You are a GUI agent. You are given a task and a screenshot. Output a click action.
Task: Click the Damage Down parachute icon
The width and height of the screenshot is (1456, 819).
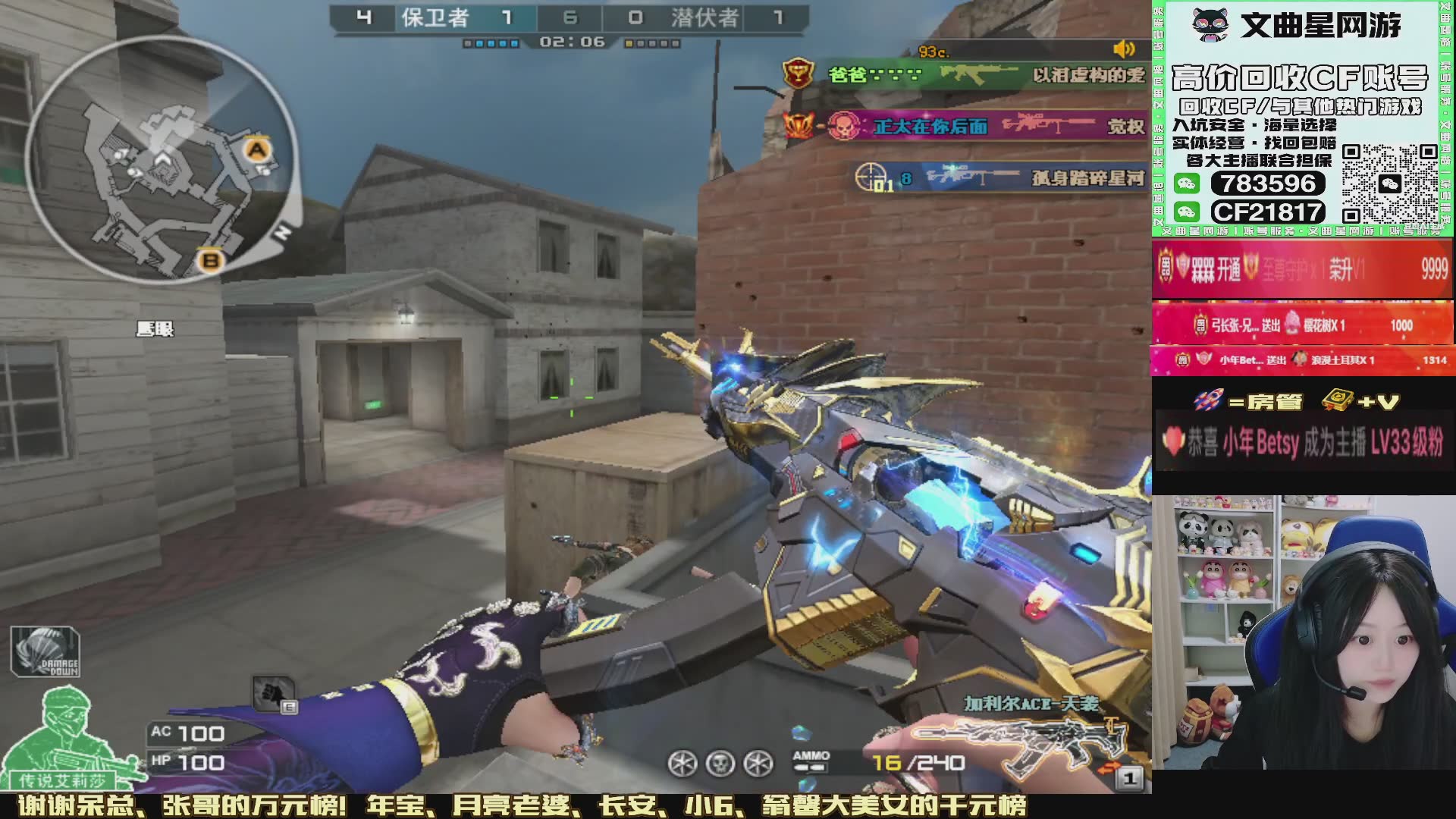coord(45,652)
